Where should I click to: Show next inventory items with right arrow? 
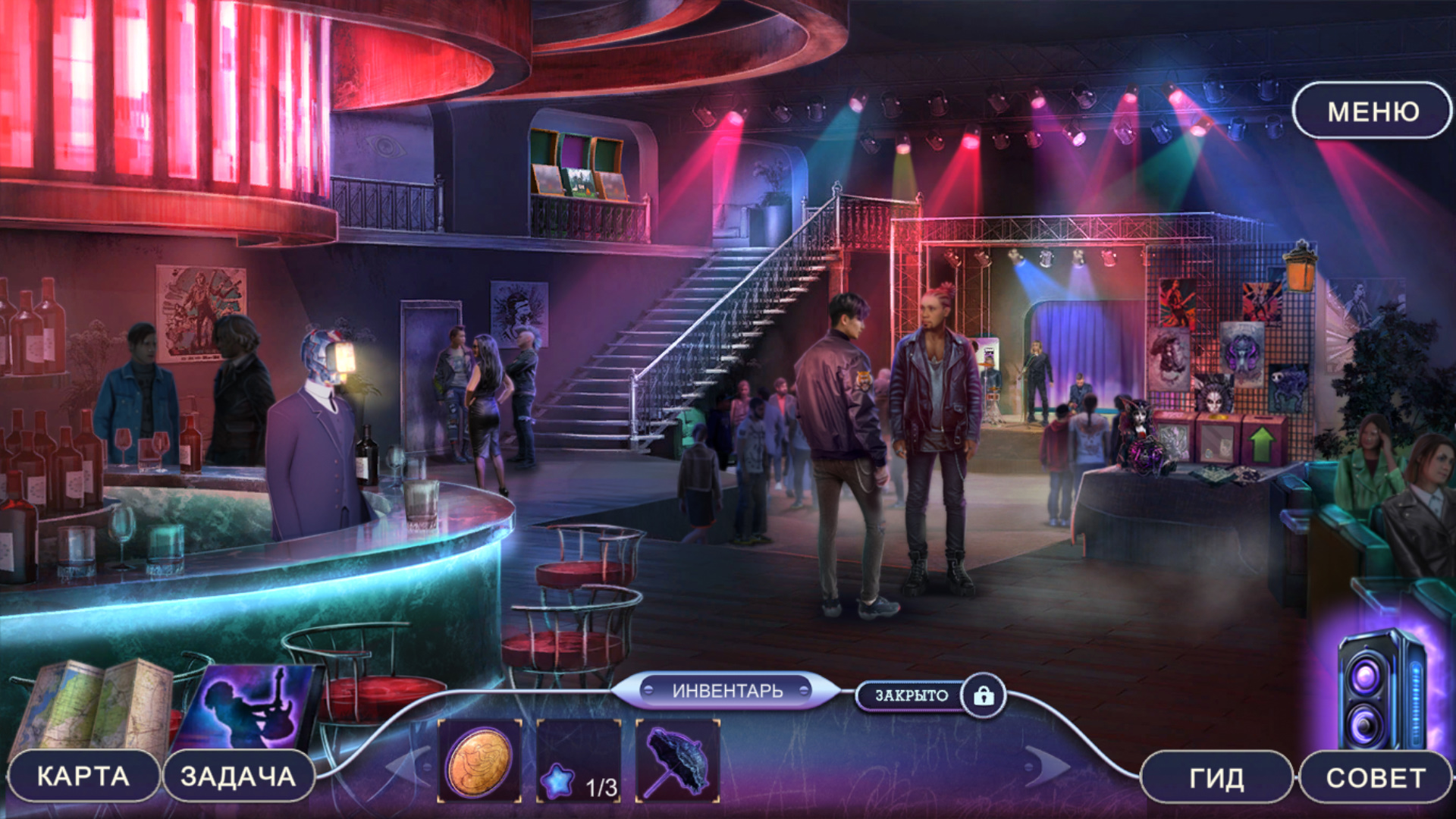click(1046, 766)
